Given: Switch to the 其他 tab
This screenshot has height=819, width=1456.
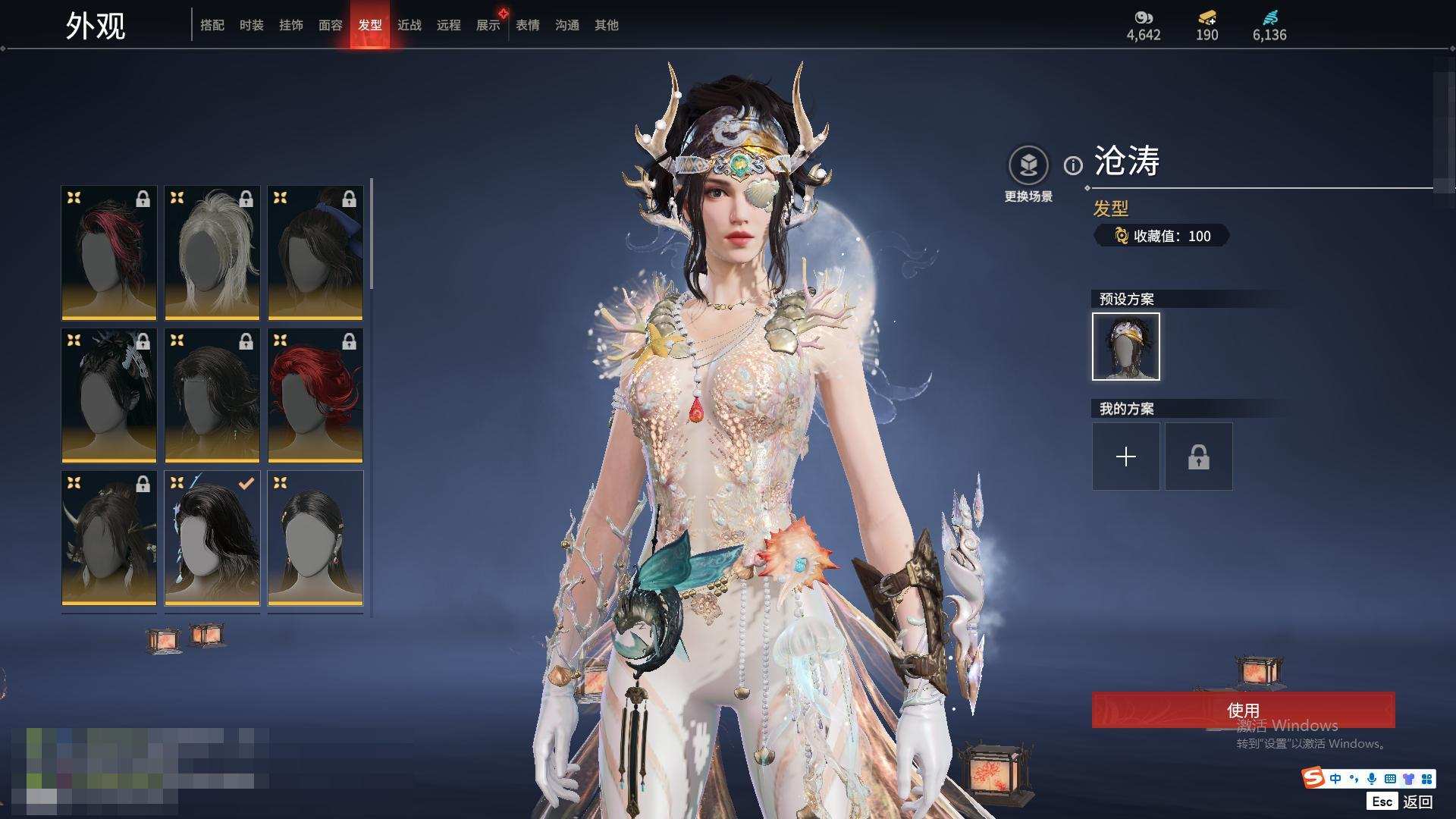Looking at the screenshot, I should 607,25.
